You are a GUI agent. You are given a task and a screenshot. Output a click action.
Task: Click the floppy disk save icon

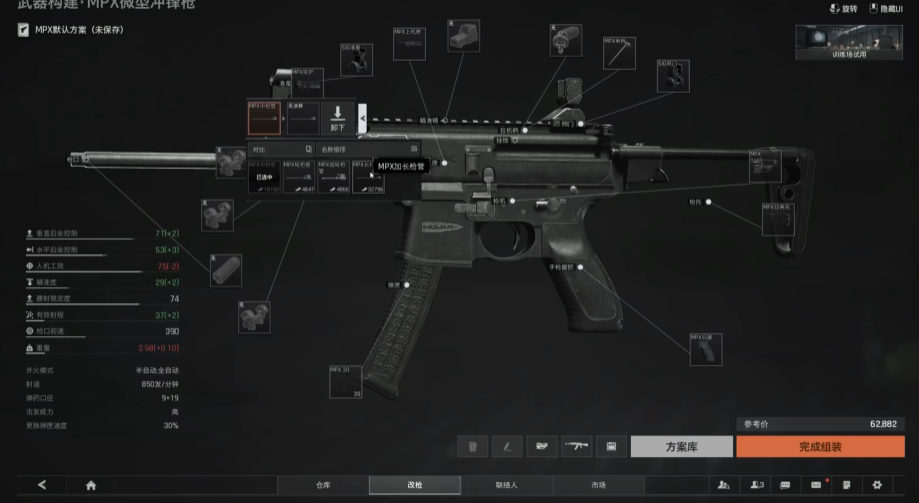(610, 447)
